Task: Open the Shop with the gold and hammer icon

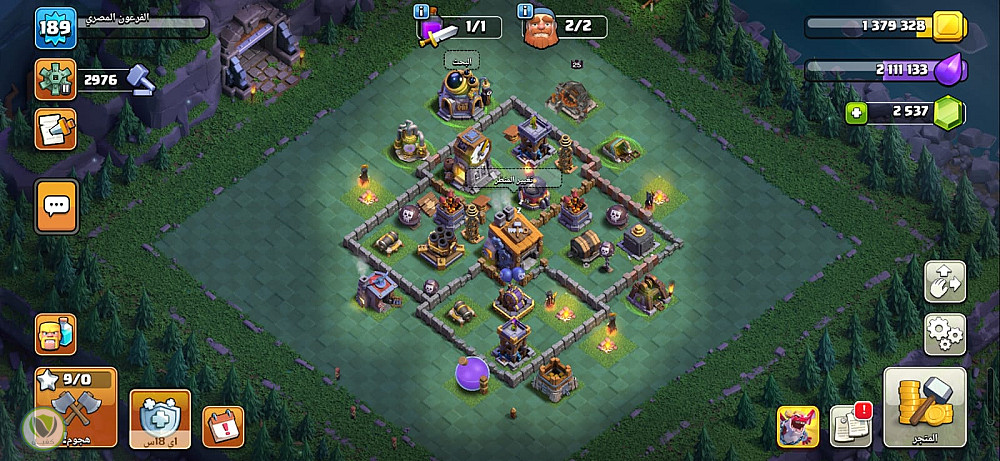Action: point(924,406)
